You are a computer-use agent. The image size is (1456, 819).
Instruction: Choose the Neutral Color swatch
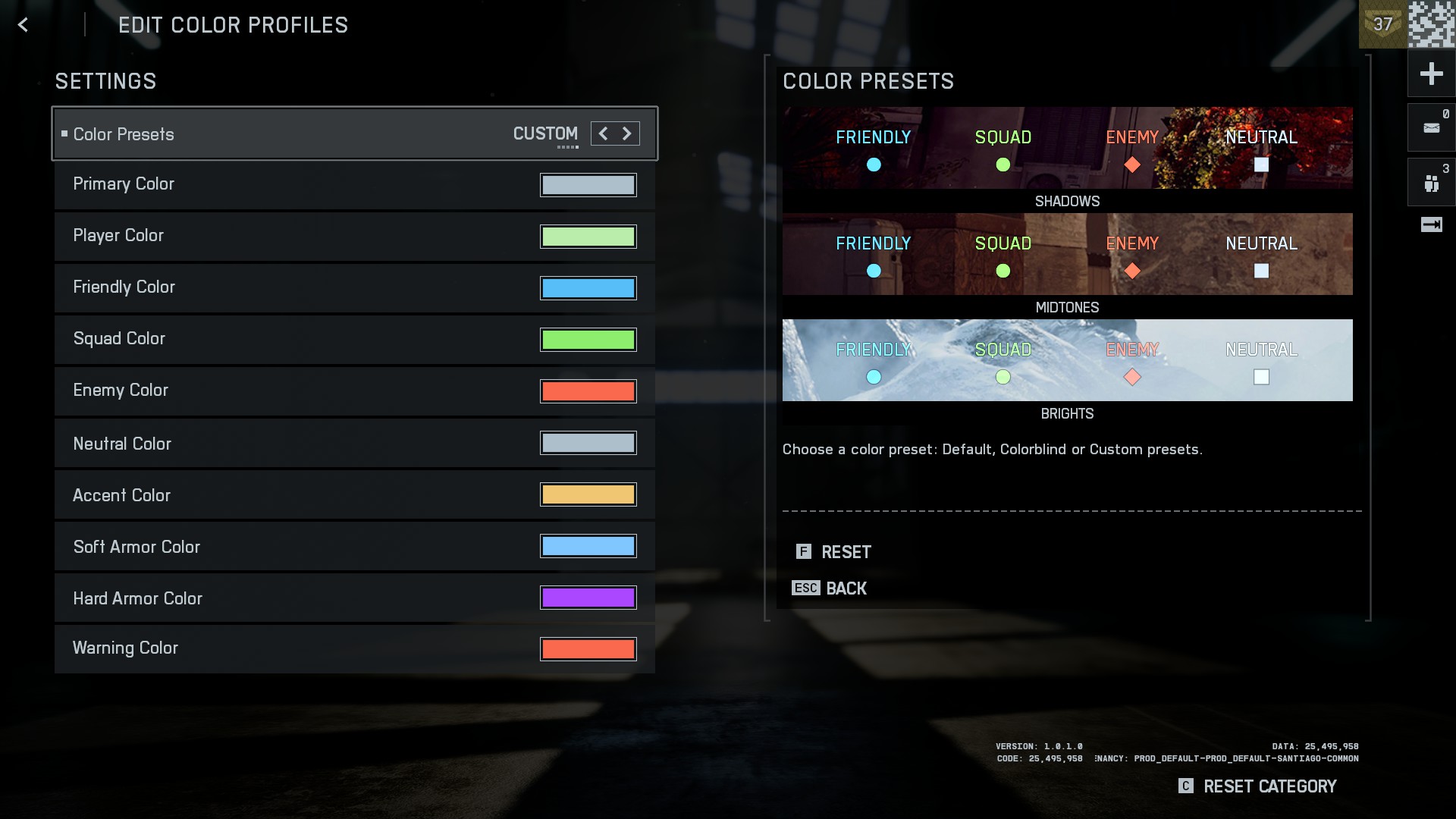click(x=588, y=443)
